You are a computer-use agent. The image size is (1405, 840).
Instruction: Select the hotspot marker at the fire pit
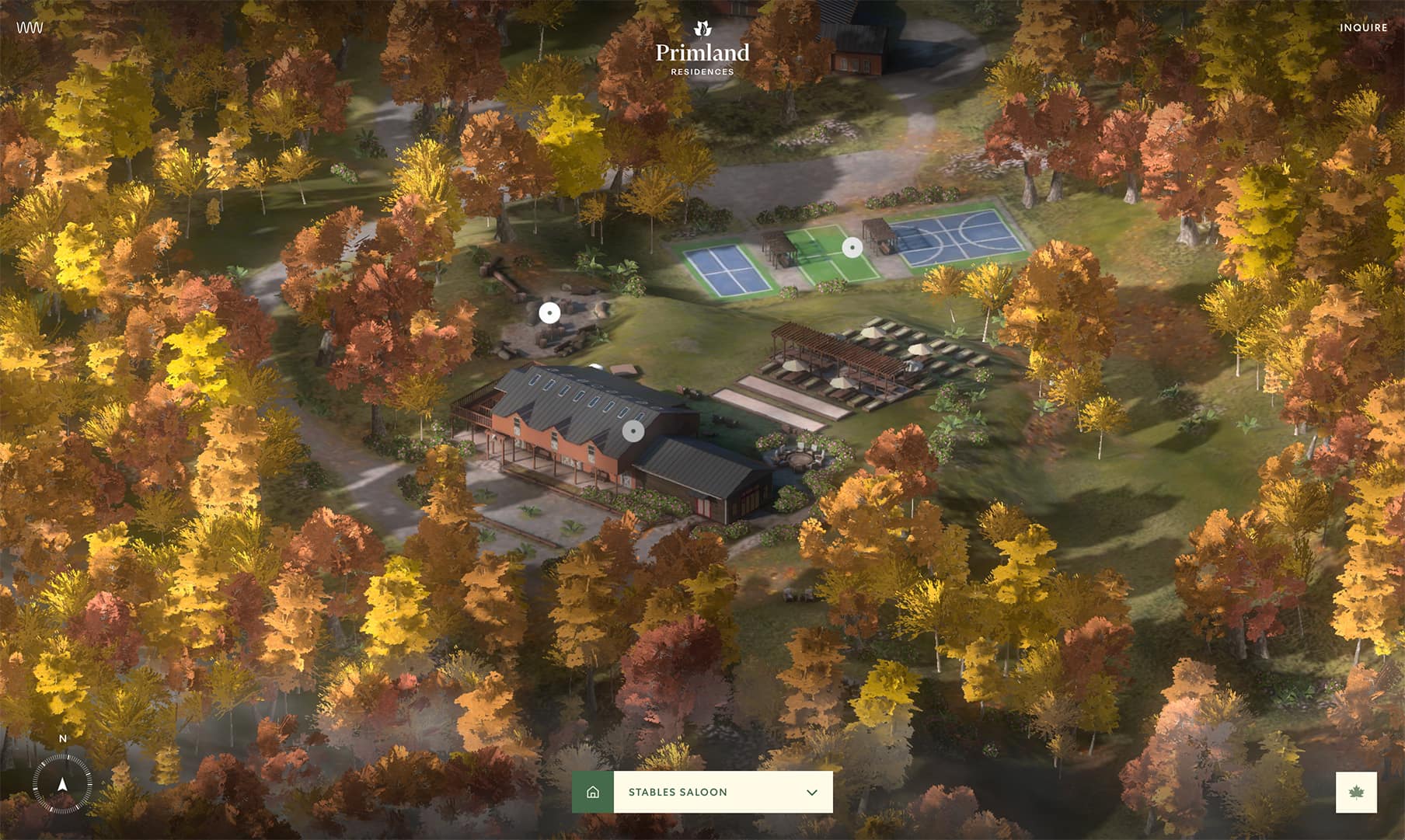coord(549,313)
